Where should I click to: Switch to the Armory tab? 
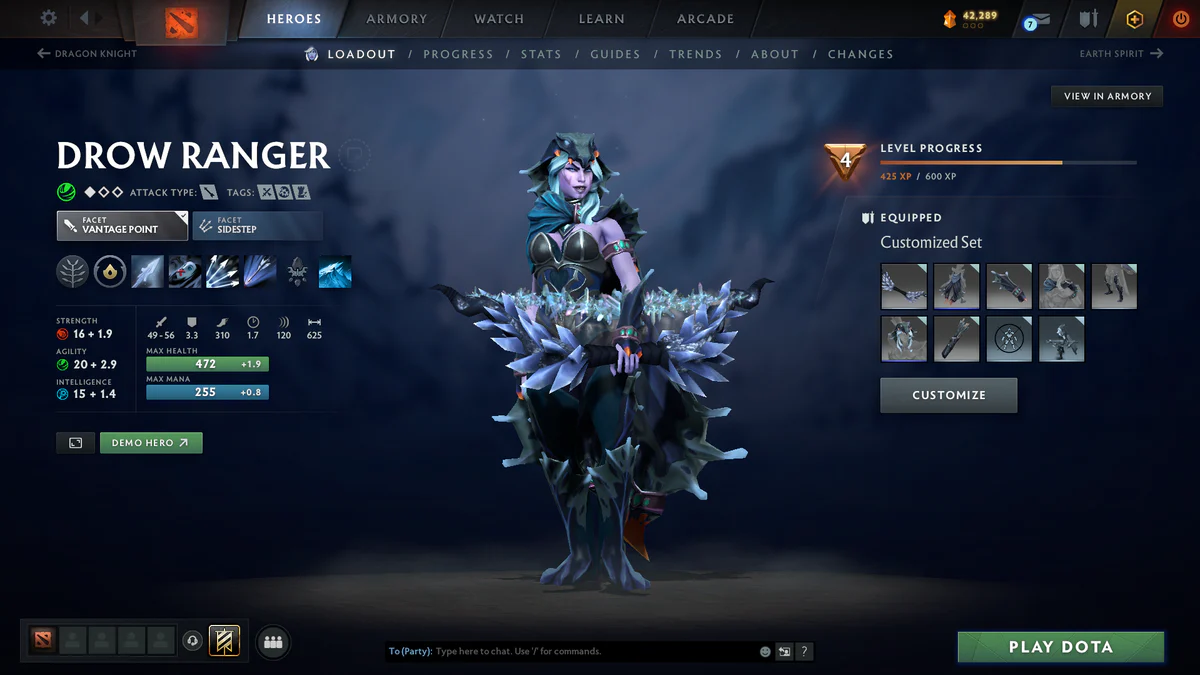pyautogui.click(x=397, y=19)
